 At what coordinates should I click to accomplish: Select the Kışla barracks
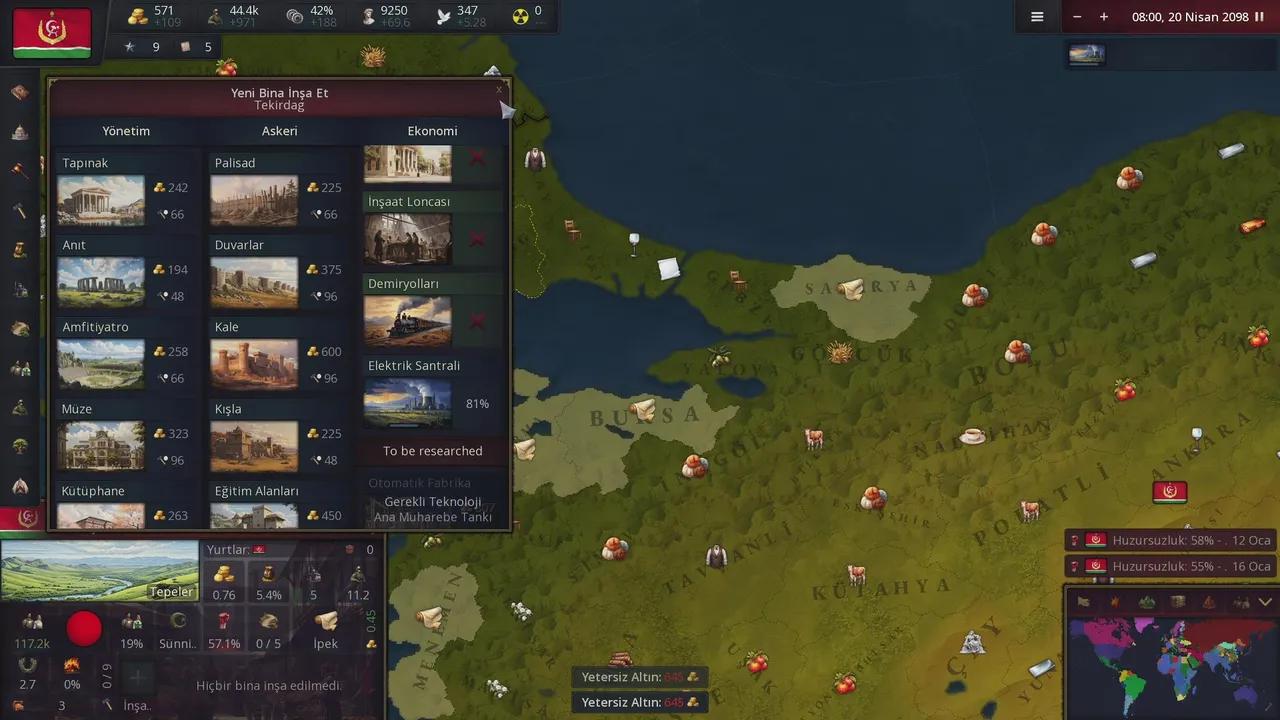(254, 446)
